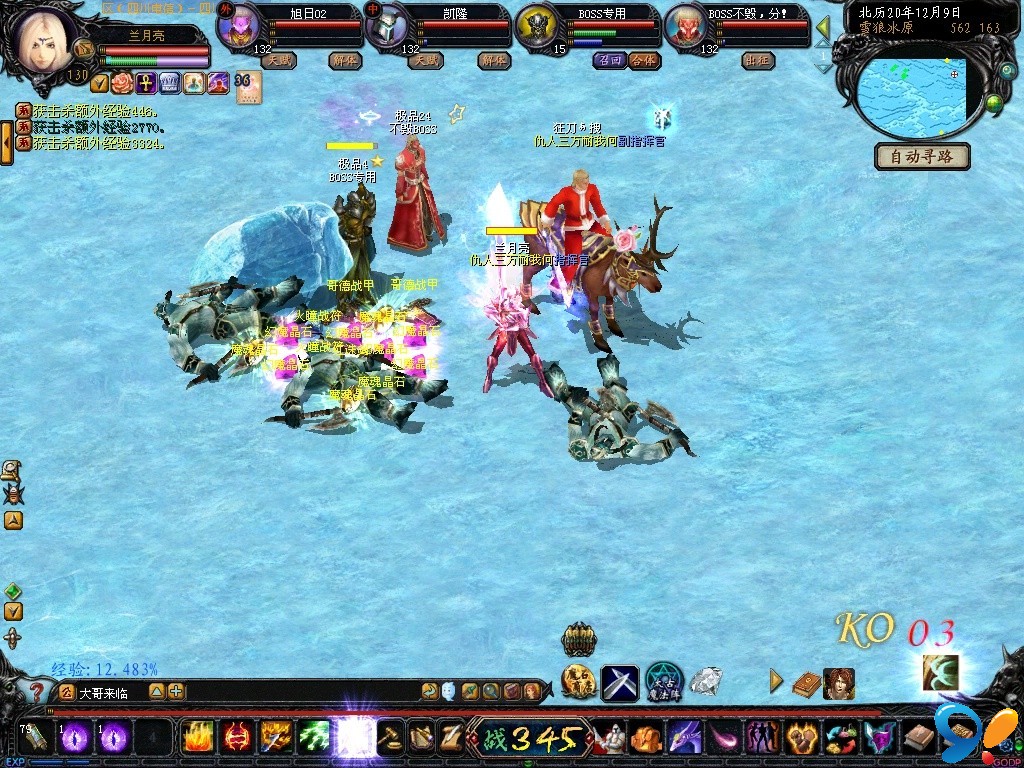Collapse the top pet bar with the left arrow
Viewport: 1024px width, 768px height.
[823, 28]
